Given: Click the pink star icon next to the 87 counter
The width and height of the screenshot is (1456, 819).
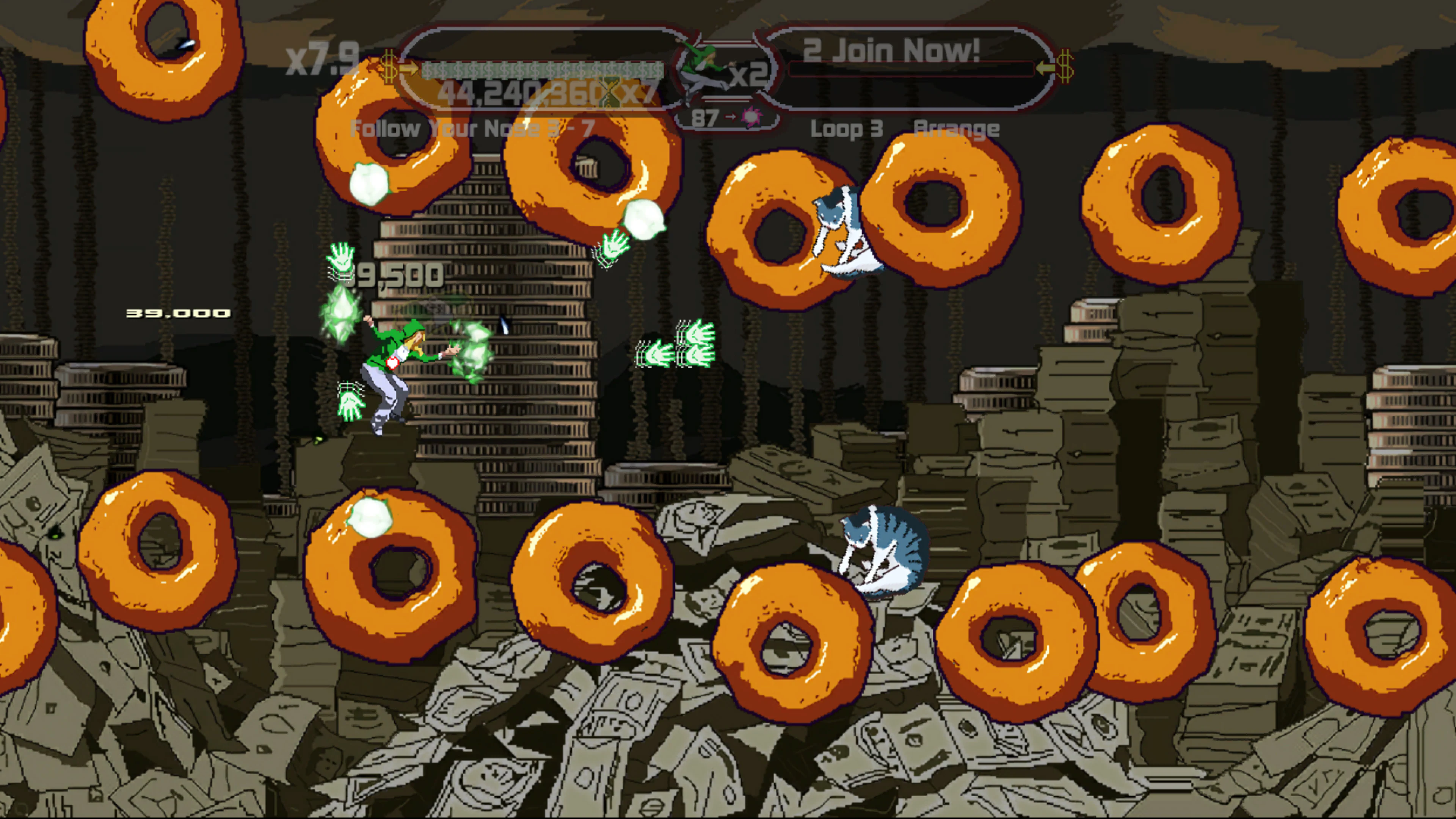Looking at the screenshot, I should [752, 117].
